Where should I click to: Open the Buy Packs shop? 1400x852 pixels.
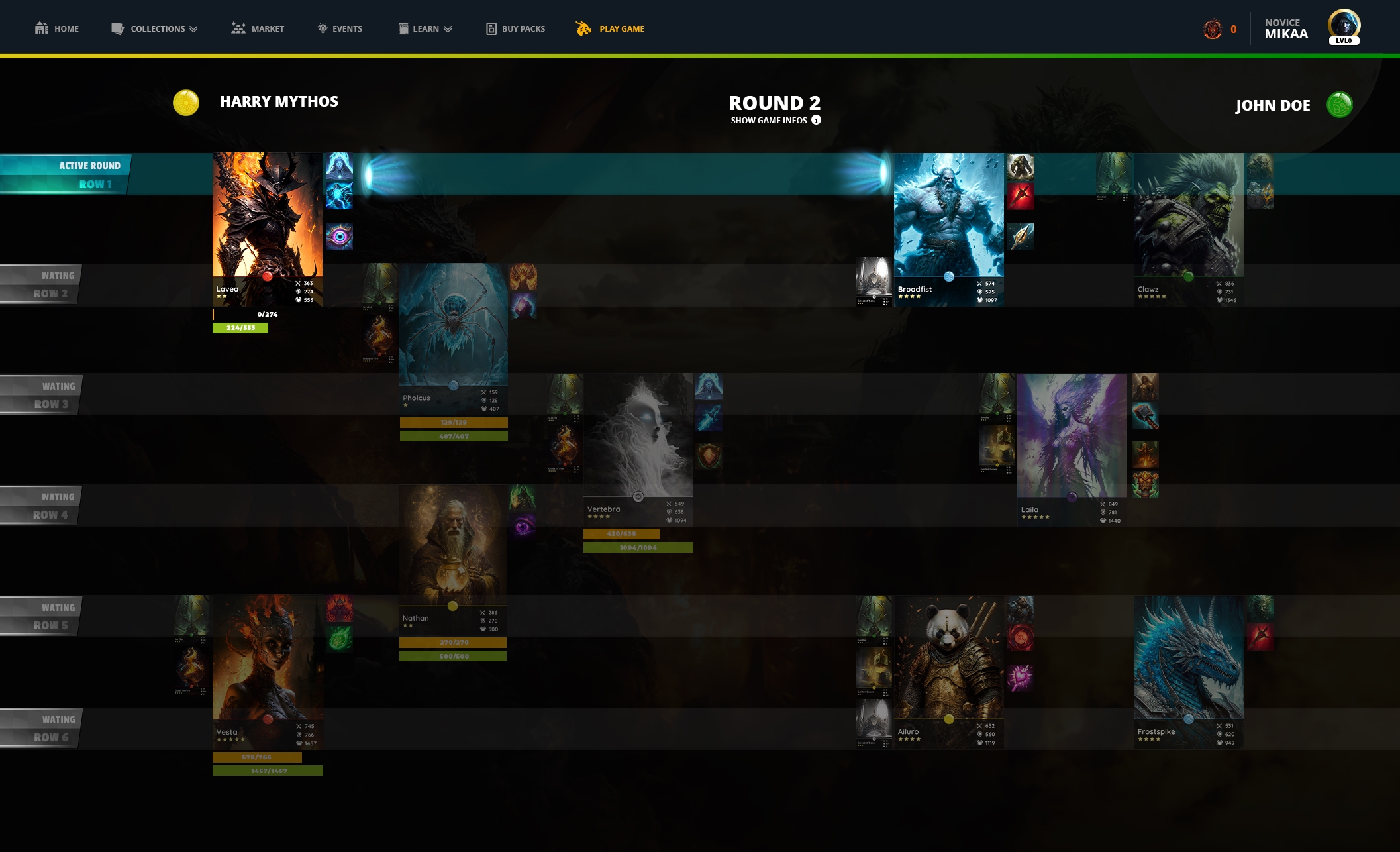pos(516,28)
